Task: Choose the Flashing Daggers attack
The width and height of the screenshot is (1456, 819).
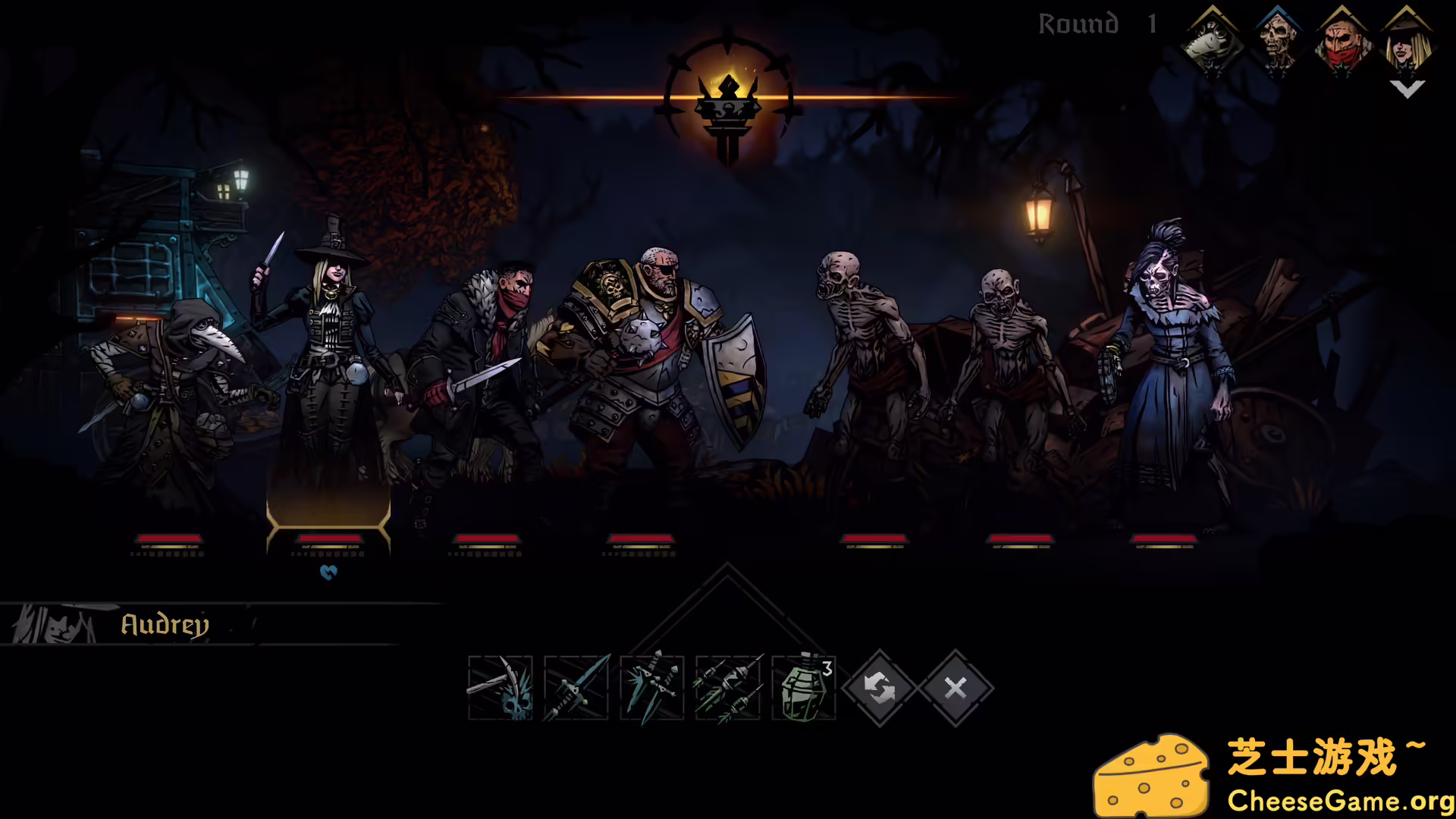Action: point(652,689)
